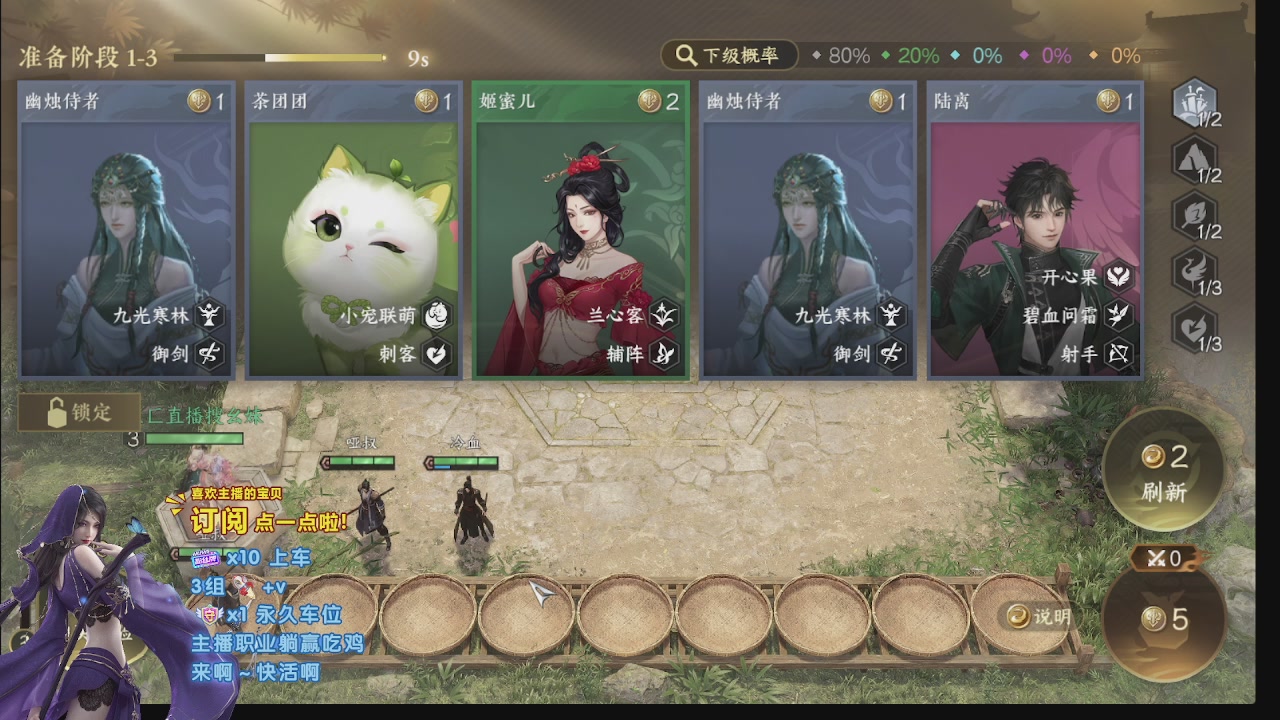
Task: Buy the 茶团团 cat card
Action: point(352,230)
